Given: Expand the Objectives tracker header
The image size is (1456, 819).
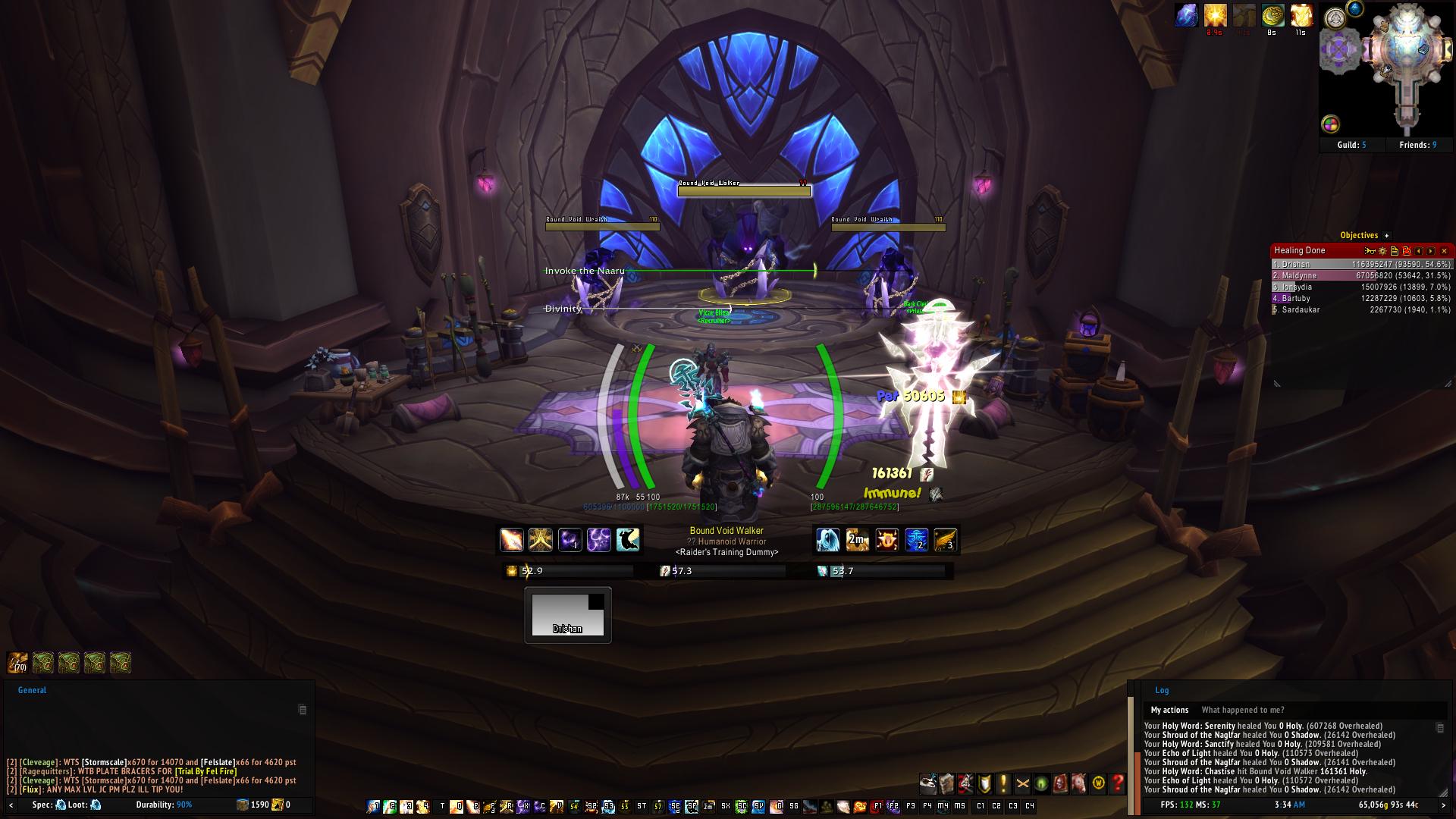Looking at the screenshot, I should click(1386, 236).
